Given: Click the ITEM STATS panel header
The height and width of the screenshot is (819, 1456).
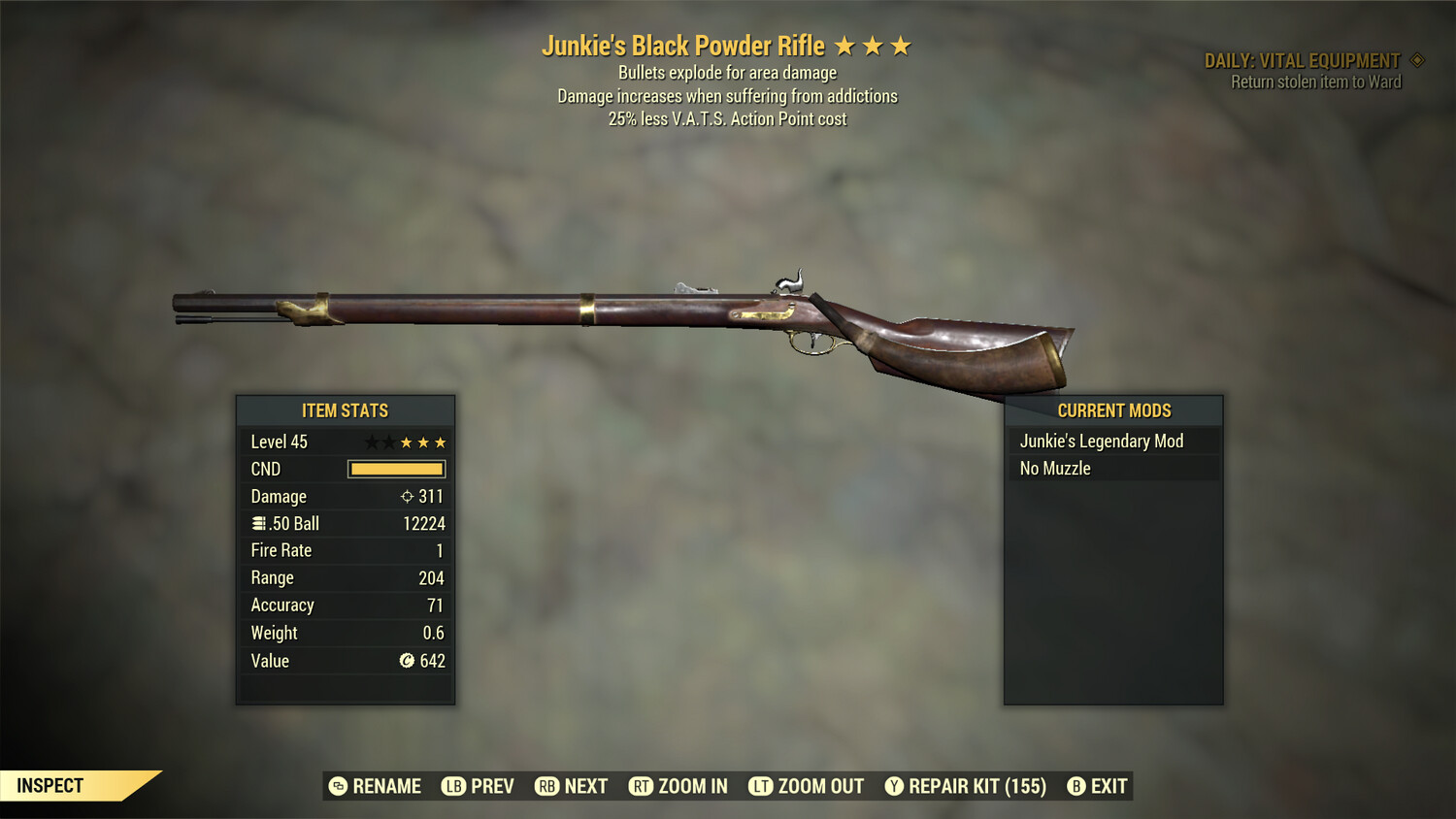Looking at the screenshot, I should [x=346, y=410].
